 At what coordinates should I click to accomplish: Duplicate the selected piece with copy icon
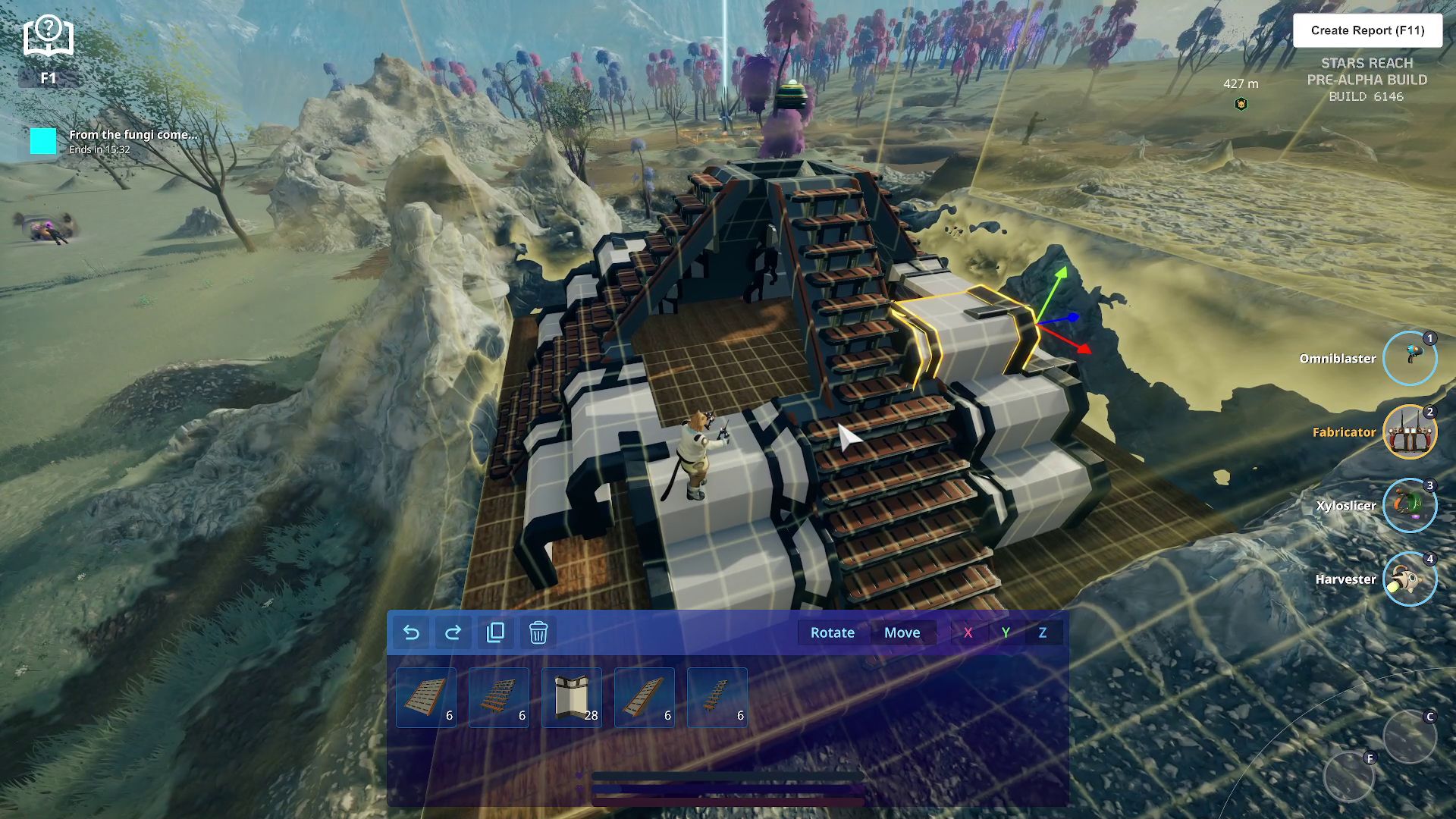[495, 632]
